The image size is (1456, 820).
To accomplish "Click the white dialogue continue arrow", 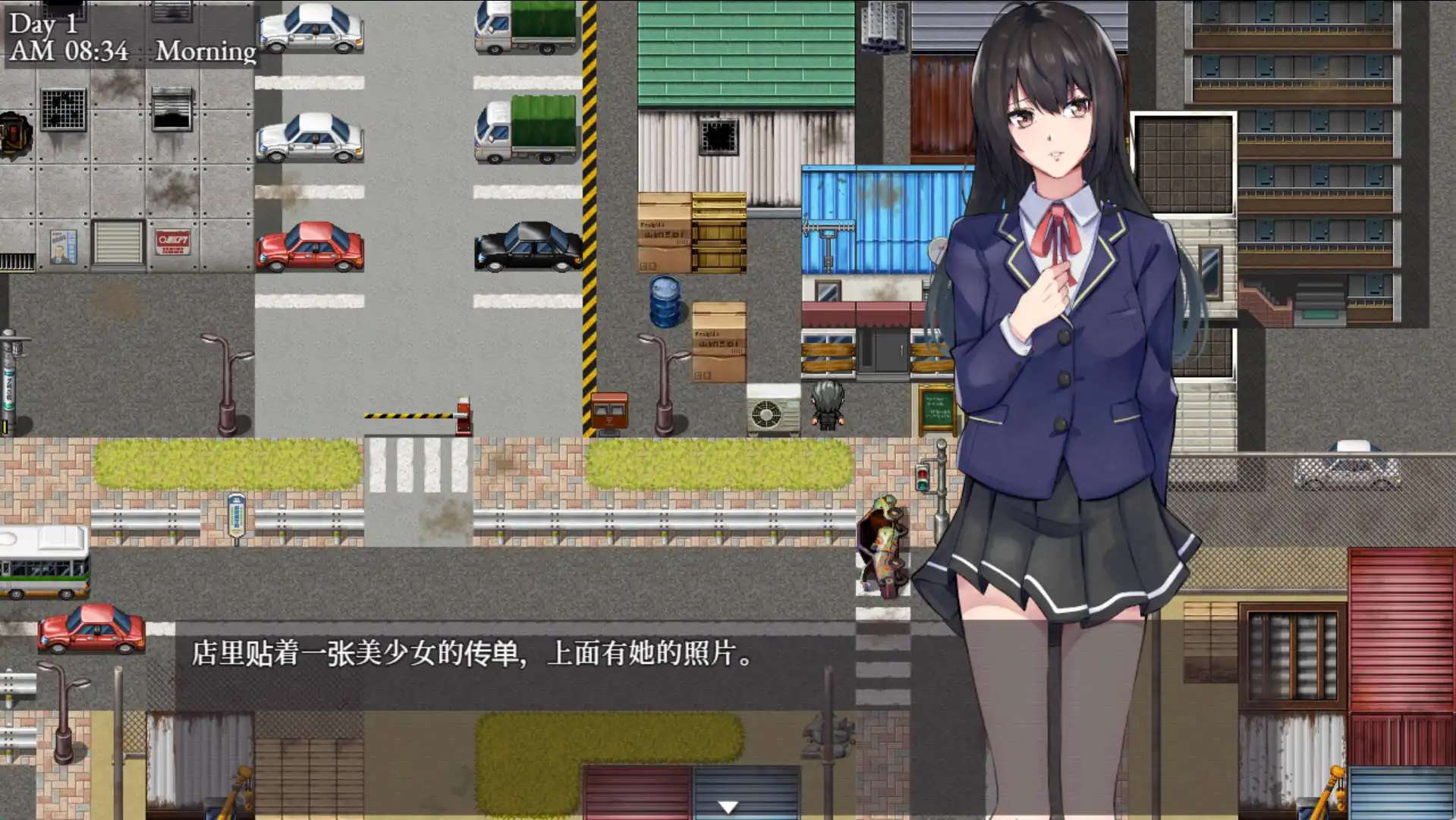I will click(728, 807).
